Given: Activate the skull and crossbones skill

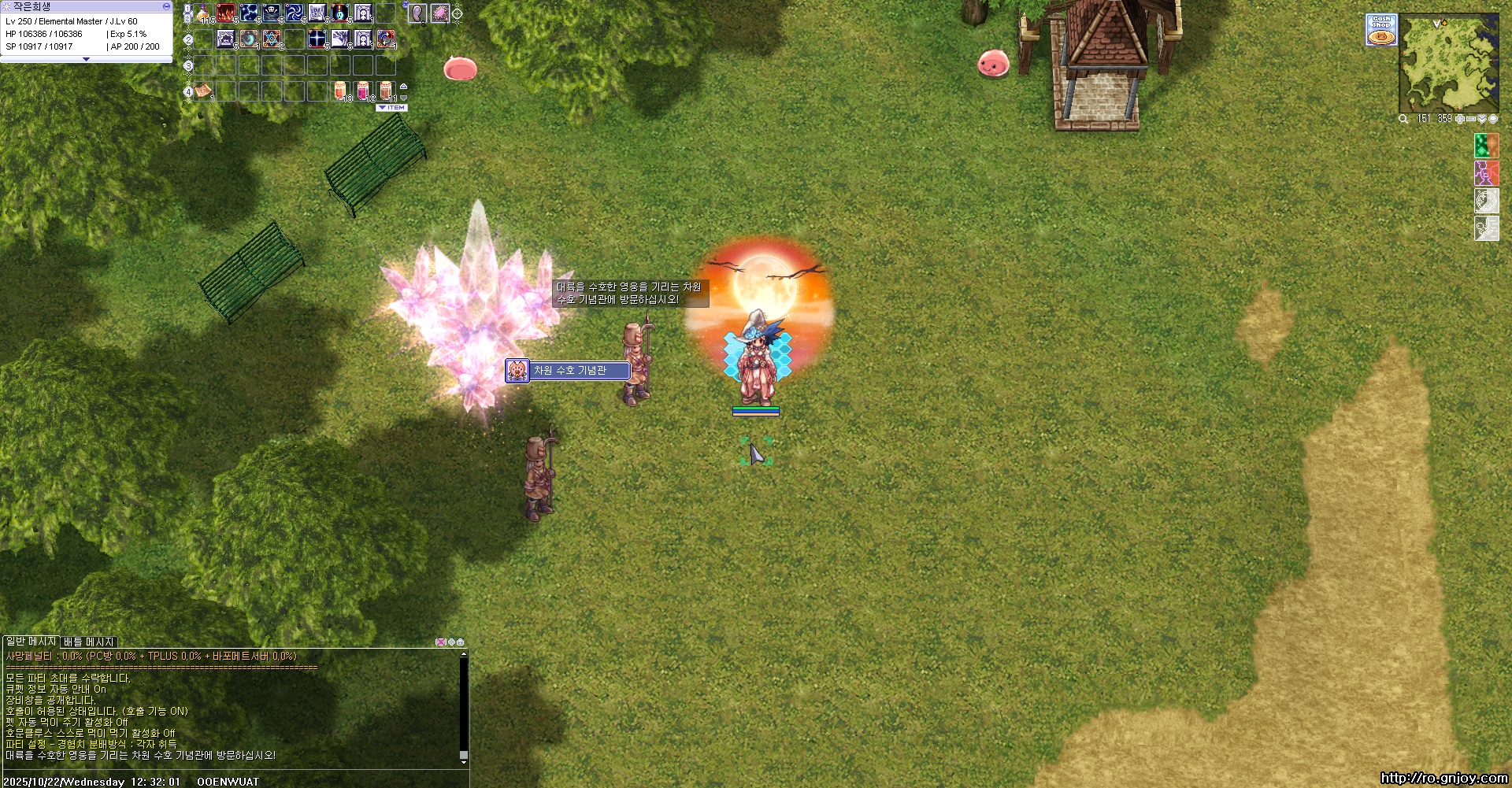Looking at the screenshot, I should point(272,13).
